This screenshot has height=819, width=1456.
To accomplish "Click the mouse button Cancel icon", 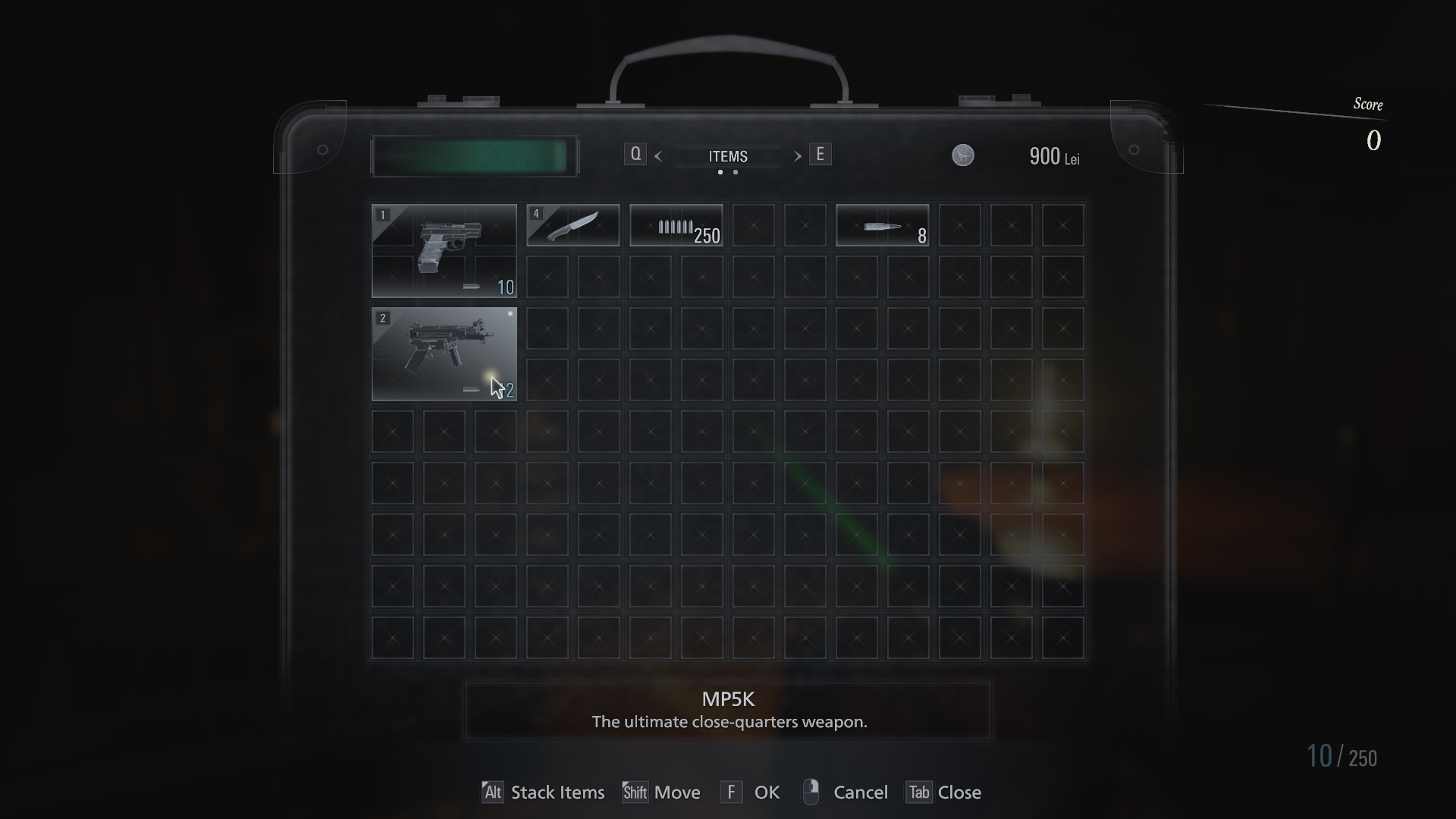I will pyautogui.click(x=811, y=792).
